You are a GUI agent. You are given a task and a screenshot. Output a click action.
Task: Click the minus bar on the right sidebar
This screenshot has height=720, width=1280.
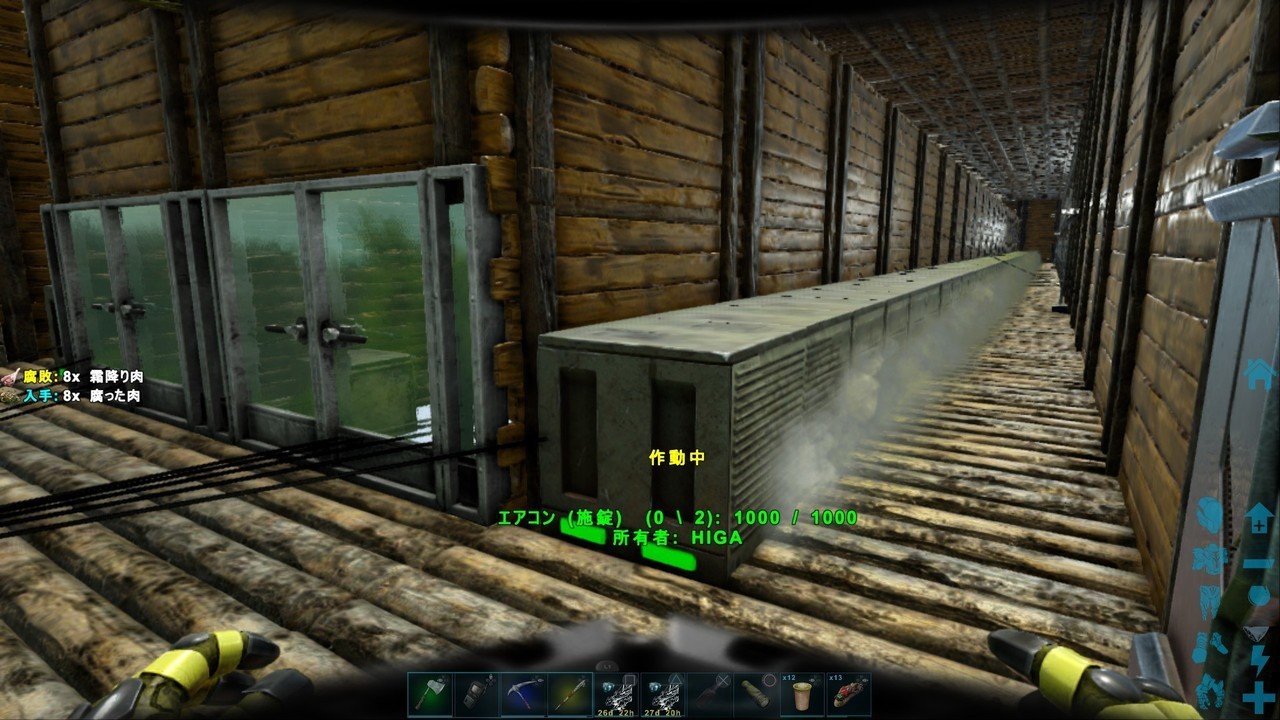[1258, 563]
